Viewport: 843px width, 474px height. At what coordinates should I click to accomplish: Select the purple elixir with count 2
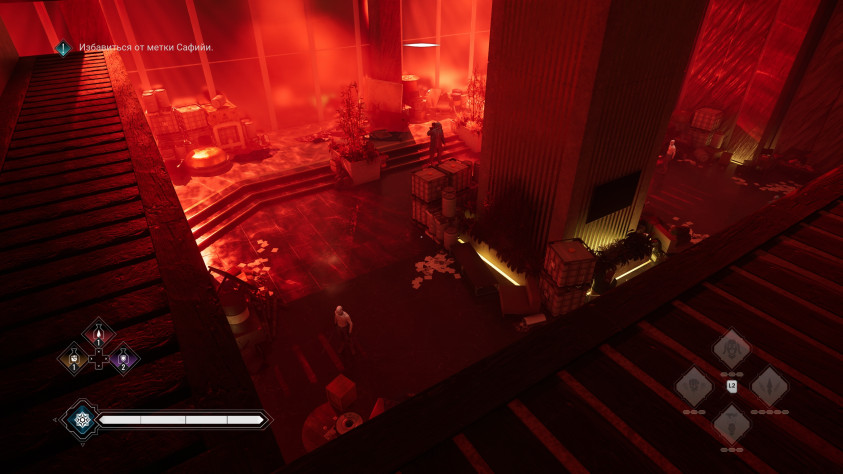123,359
